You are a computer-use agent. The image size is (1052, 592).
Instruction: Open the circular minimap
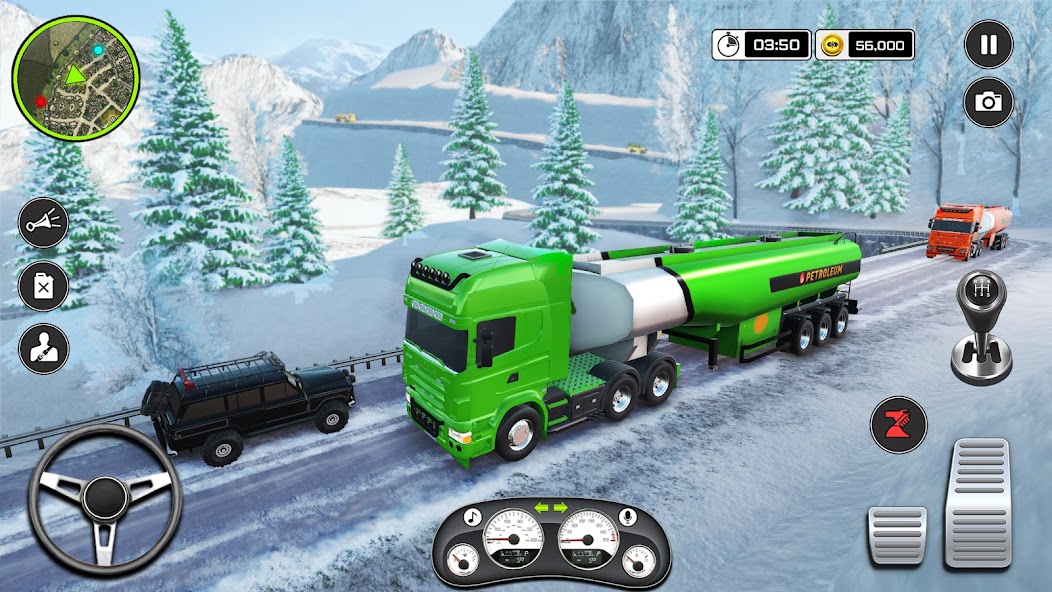[76, 77]
